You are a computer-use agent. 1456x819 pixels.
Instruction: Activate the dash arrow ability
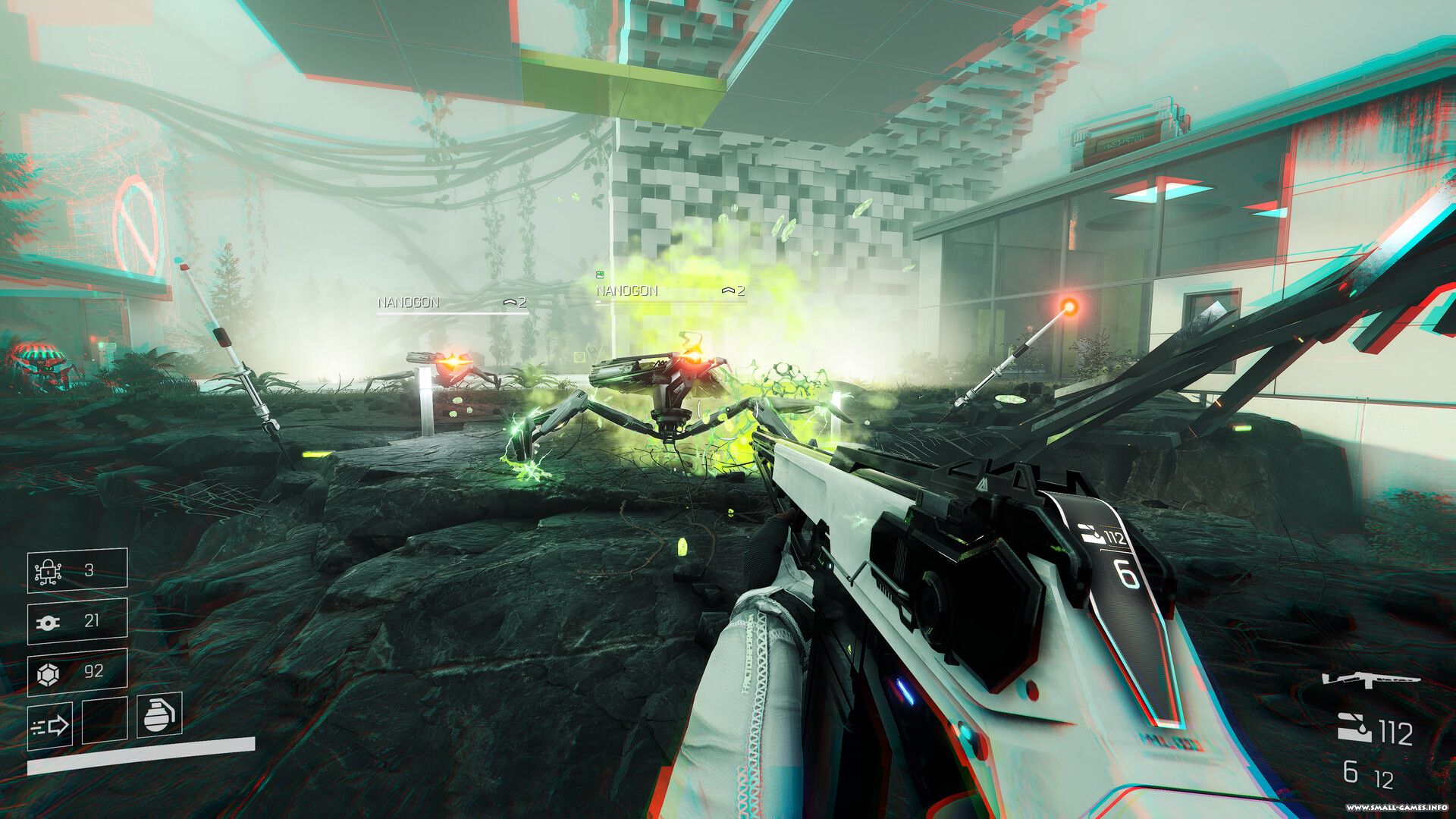click(50, 726)
